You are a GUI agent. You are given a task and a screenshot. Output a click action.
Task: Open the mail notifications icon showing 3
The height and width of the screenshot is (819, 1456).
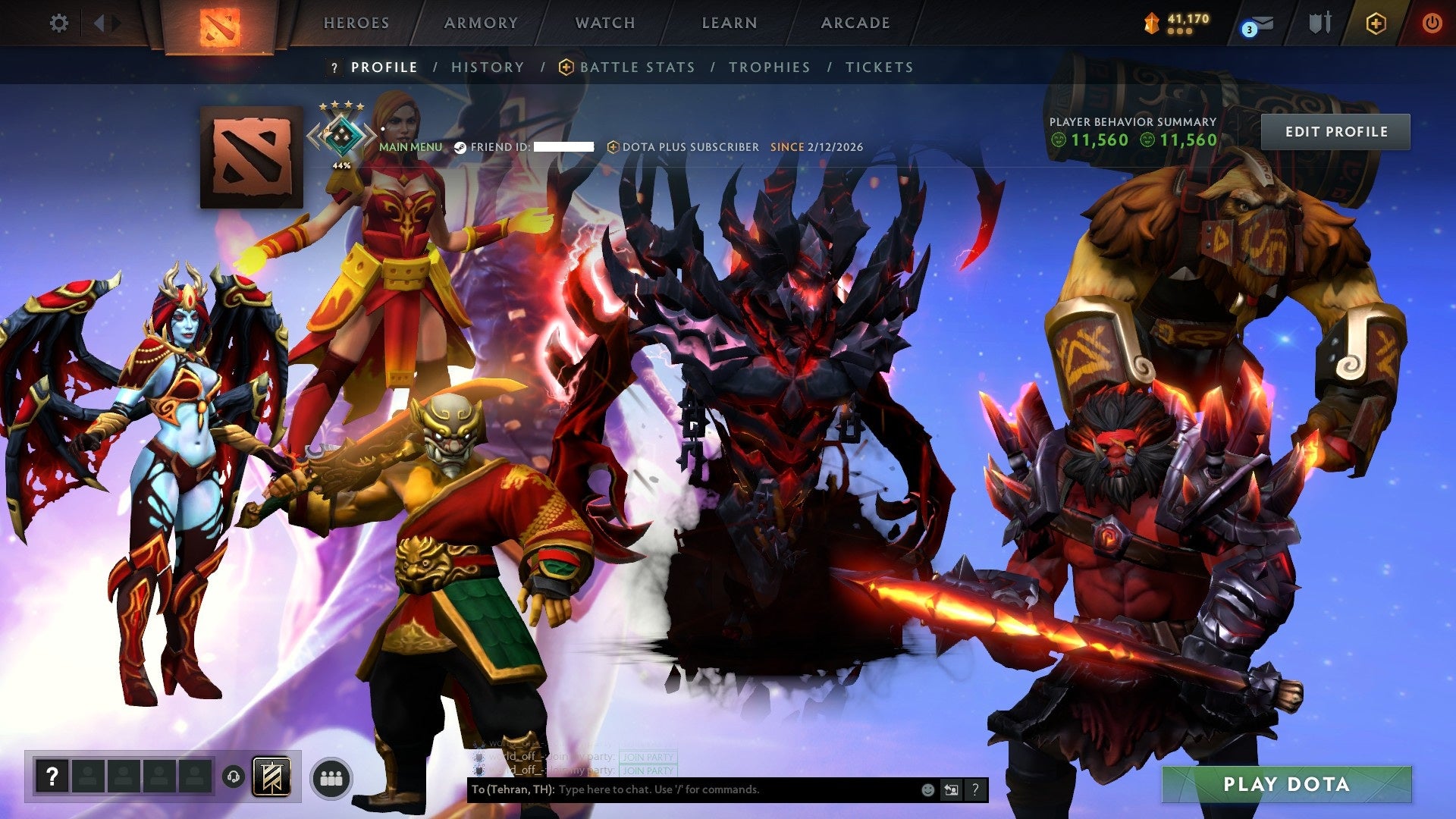click(1259, 23)
